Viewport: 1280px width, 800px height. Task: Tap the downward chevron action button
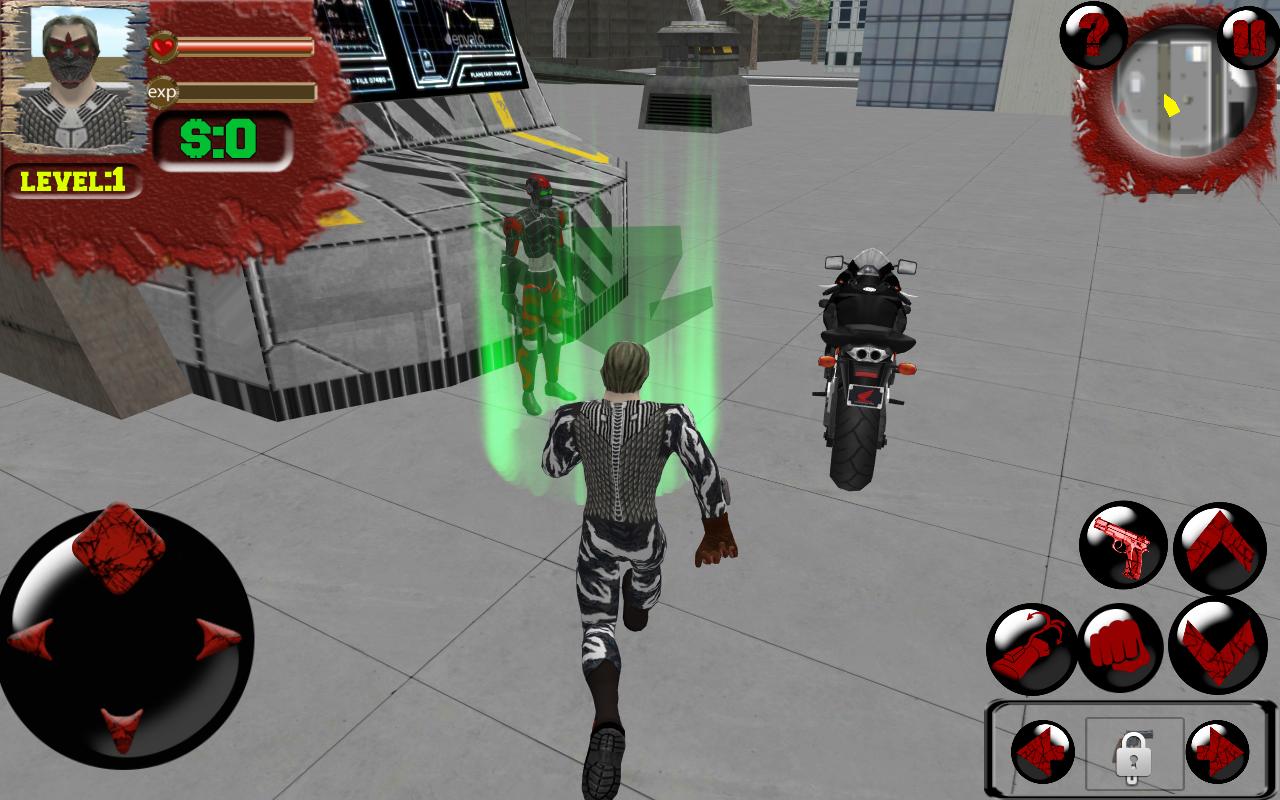(1217, 645)
